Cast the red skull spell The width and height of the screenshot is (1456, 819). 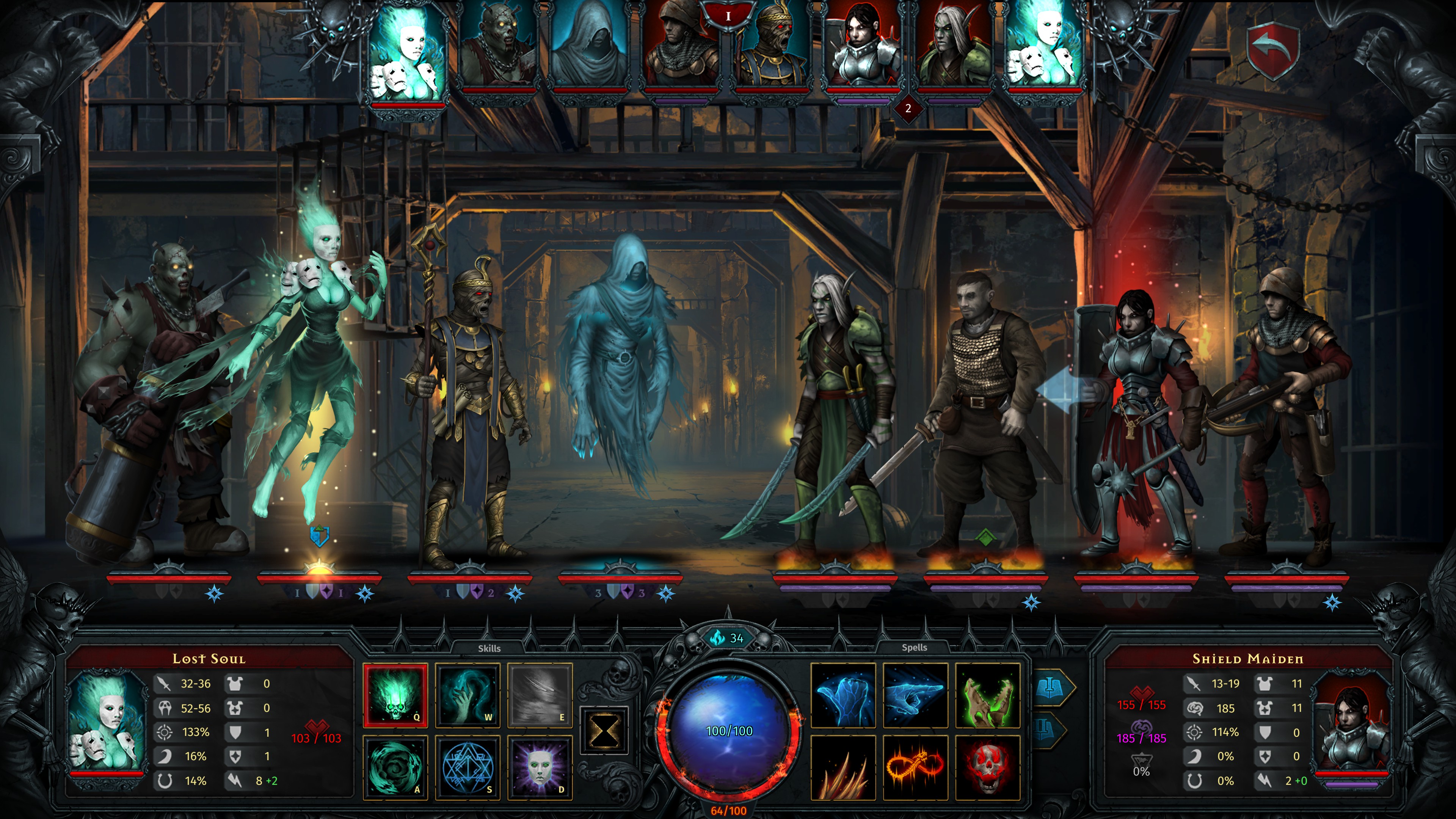pos(987,767)
